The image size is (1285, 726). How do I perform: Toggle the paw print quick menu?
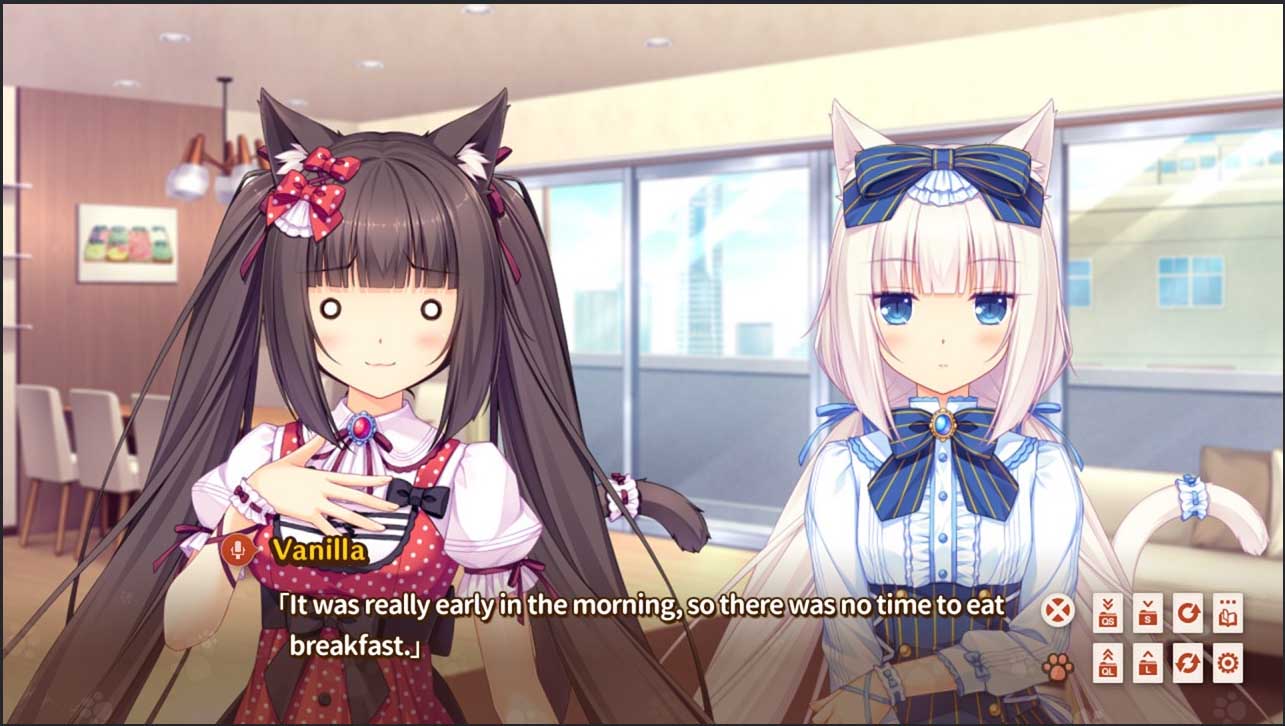pos(1059,666)
